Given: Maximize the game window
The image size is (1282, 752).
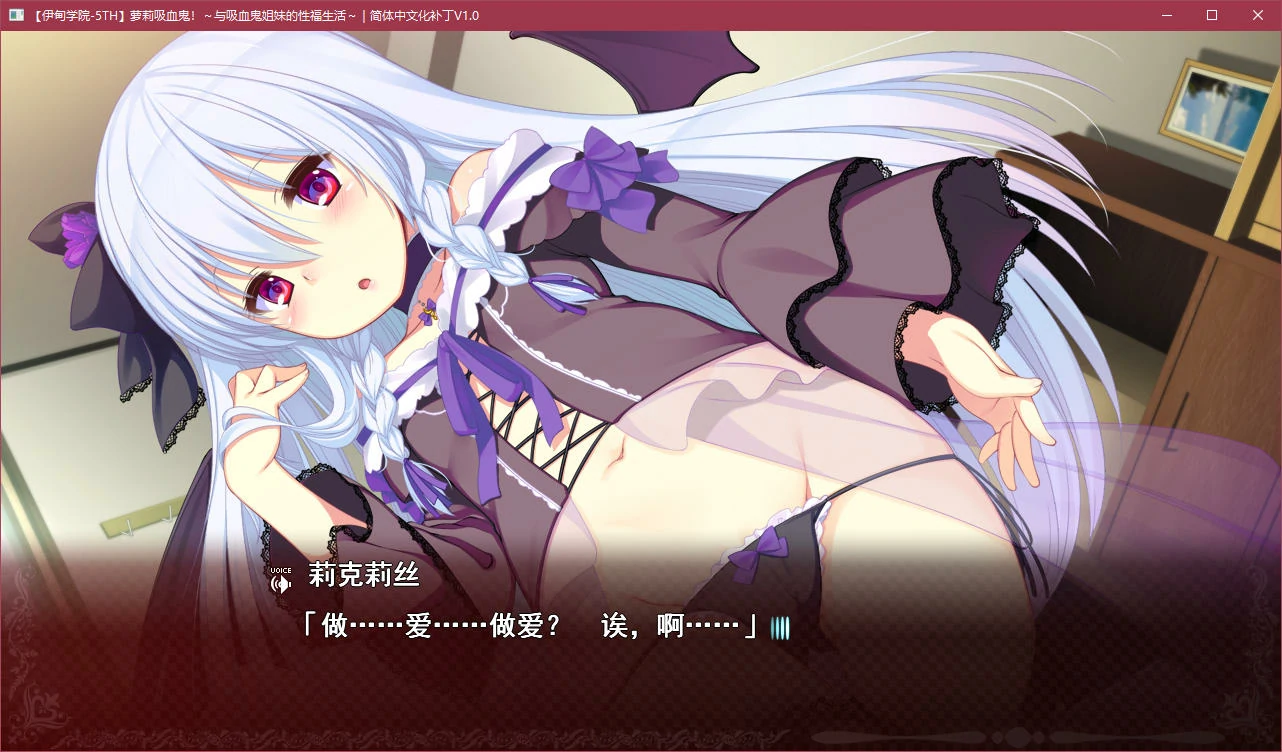Looking at the screenshot, I should pos(1212,15).
